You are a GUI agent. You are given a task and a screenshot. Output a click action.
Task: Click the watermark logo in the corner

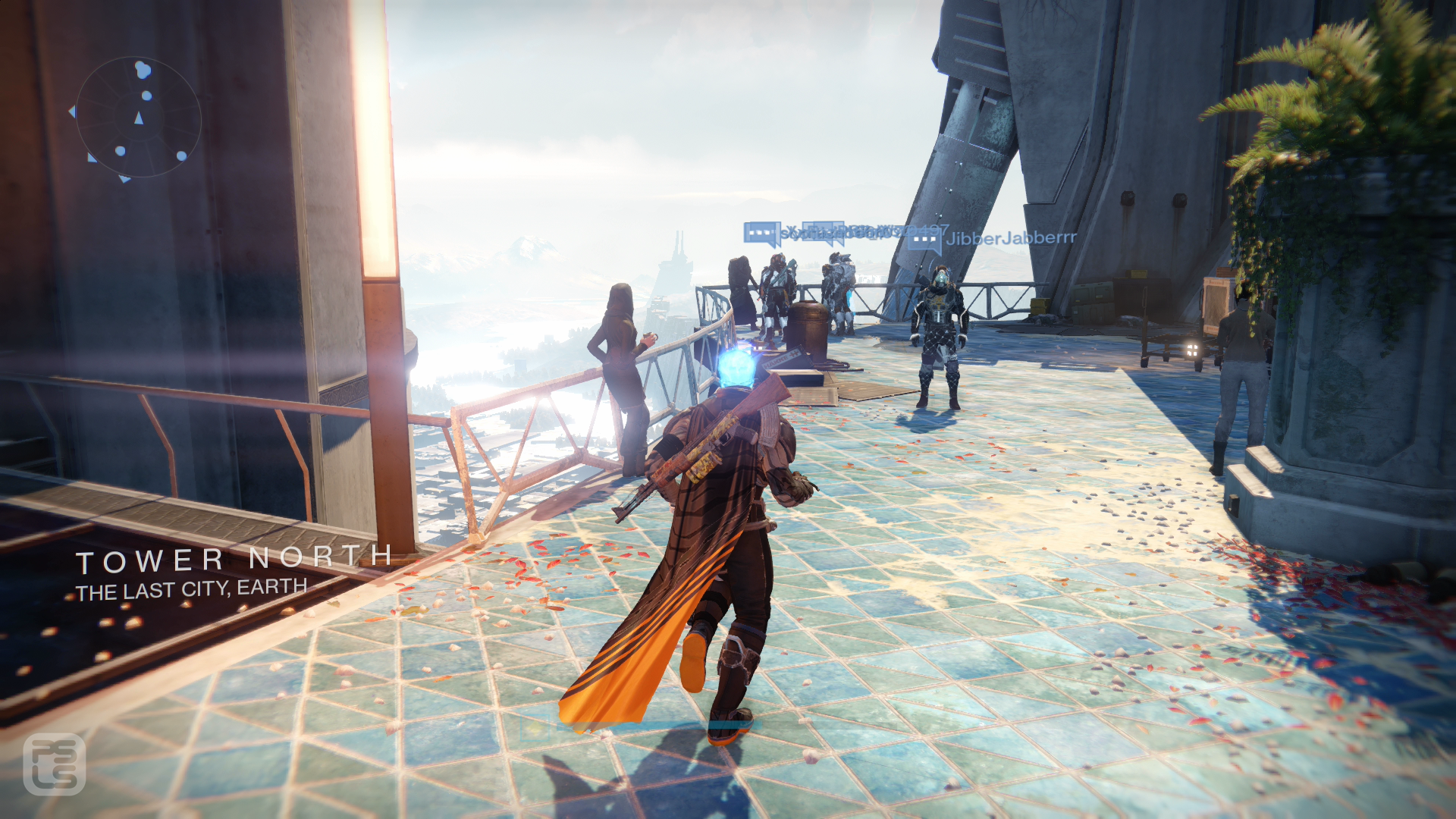coord(54,764)
